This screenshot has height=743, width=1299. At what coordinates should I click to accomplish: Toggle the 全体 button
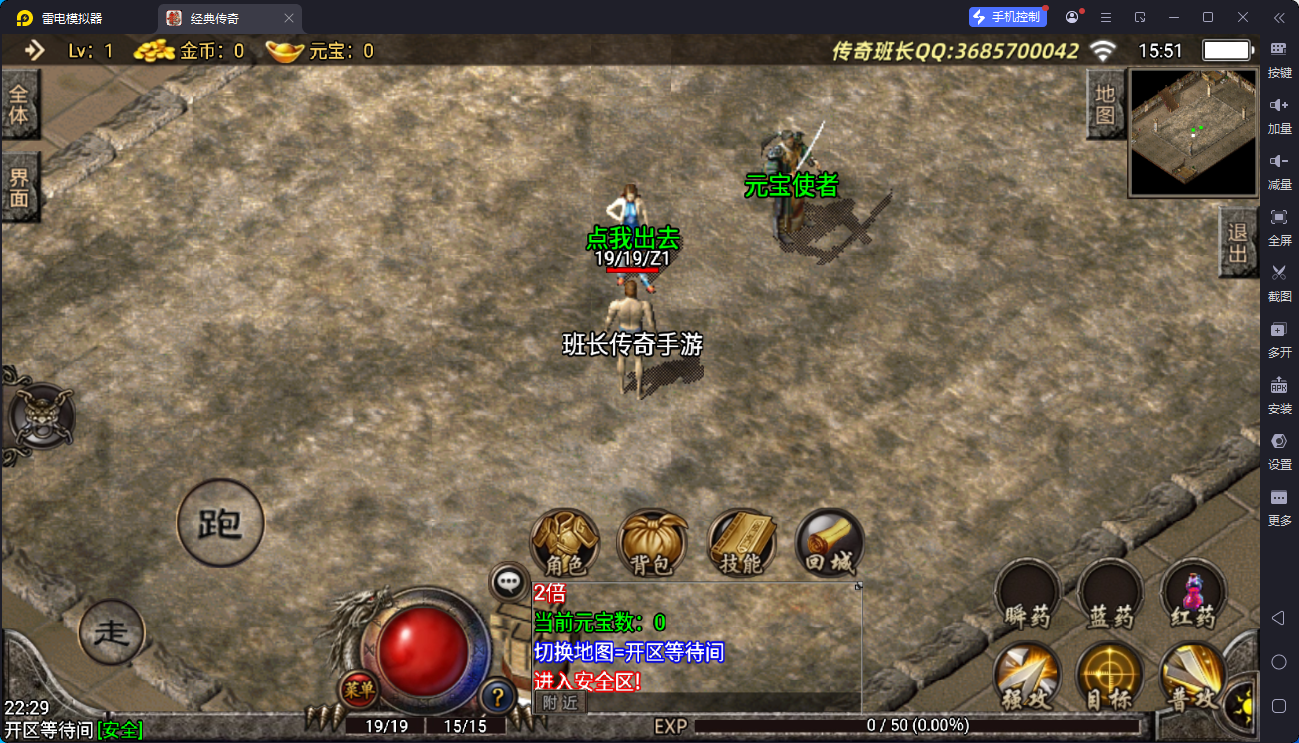tap(19, 105)
